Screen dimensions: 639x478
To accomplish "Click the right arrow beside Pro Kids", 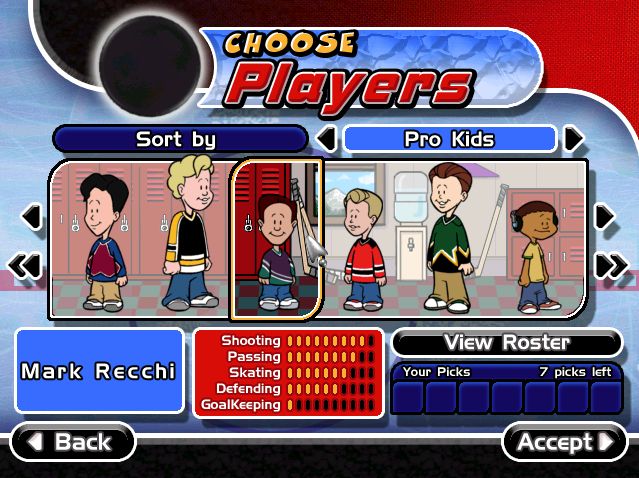I will (574, 138).
